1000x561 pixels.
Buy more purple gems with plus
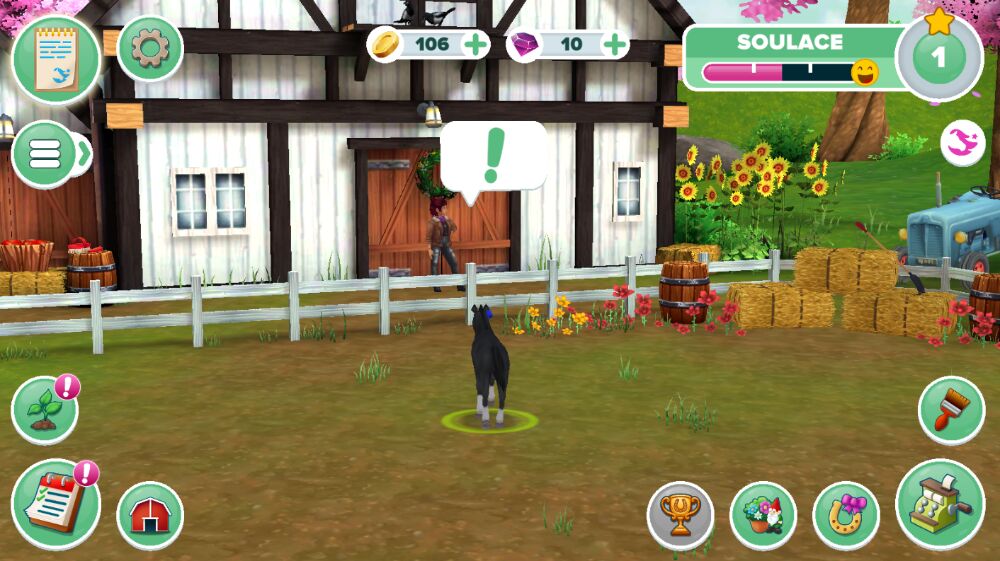point(616,44)
